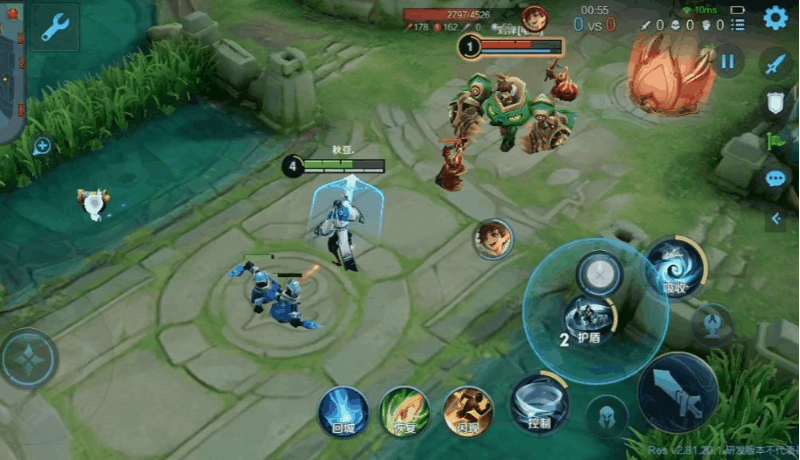Image resolution: width=800 pixels, height=460 pixels.
Task: Activate the 控制 skill
Action: pyautogui.click(x=539, y=402)
